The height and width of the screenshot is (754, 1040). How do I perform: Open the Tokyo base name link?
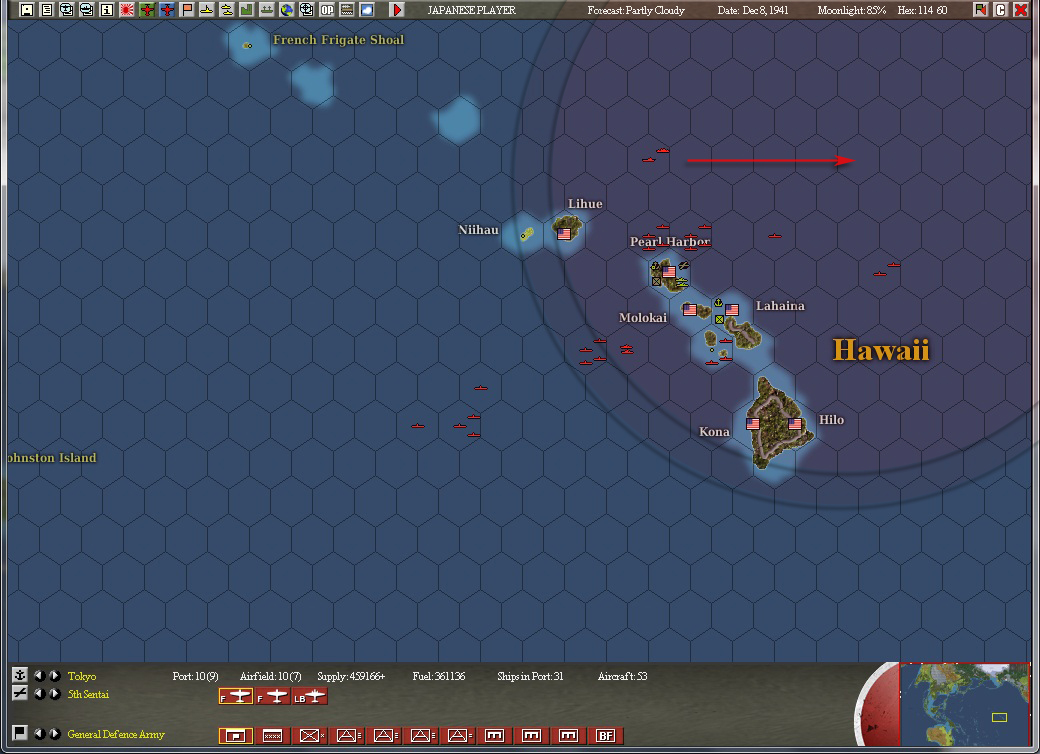tap(82, 677)
